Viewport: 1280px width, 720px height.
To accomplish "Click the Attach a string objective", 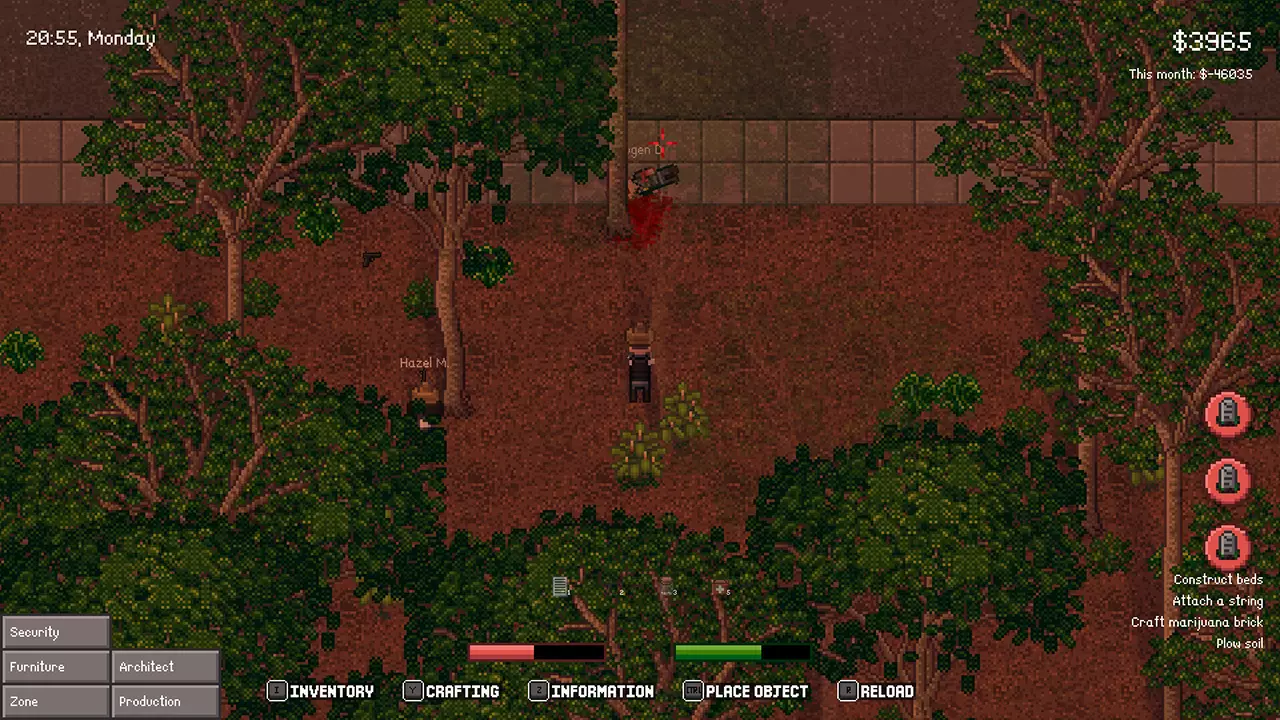I will coord(1217,601).
